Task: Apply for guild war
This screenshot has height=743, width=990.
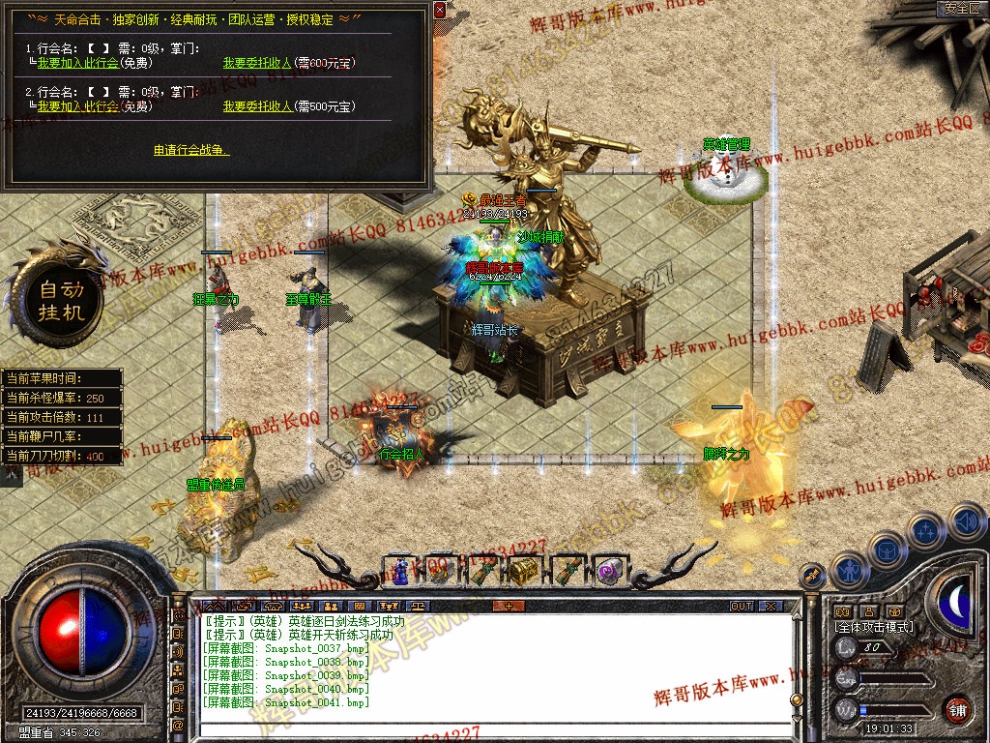Action: tap(191, 151)
